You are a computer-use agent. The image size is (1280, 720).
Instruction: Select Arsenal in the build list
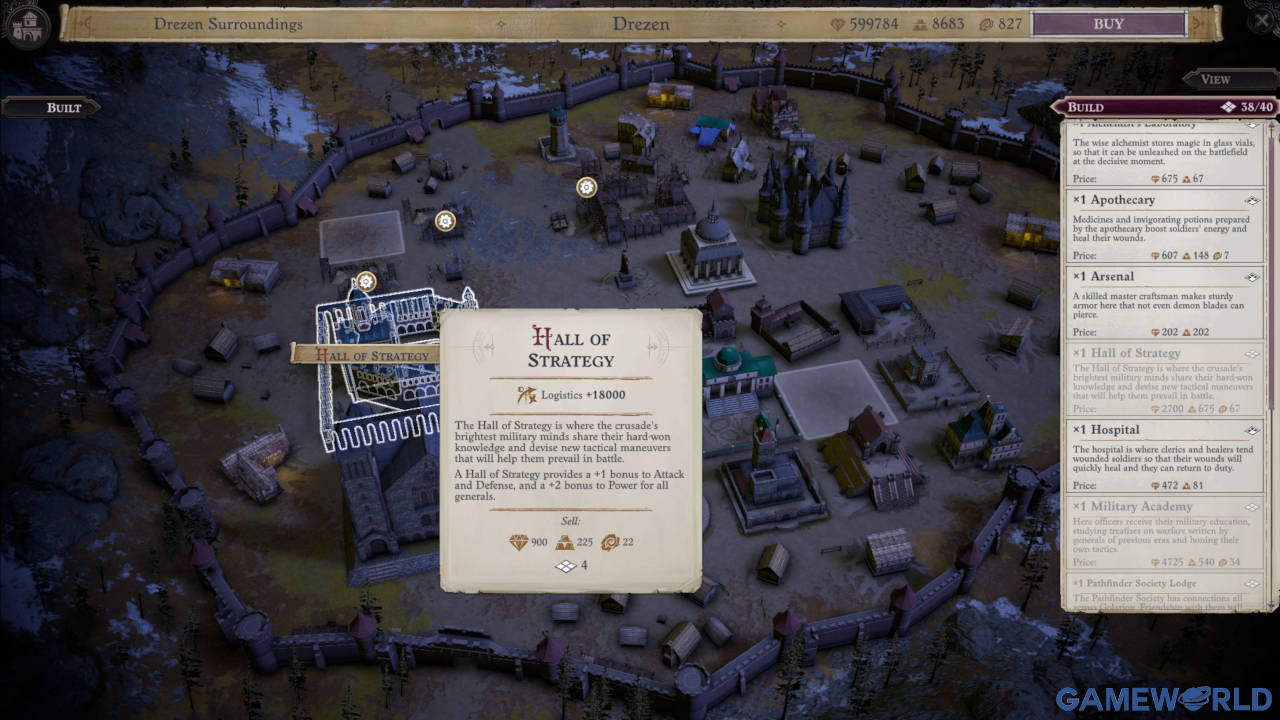(x=1165, y=301)
